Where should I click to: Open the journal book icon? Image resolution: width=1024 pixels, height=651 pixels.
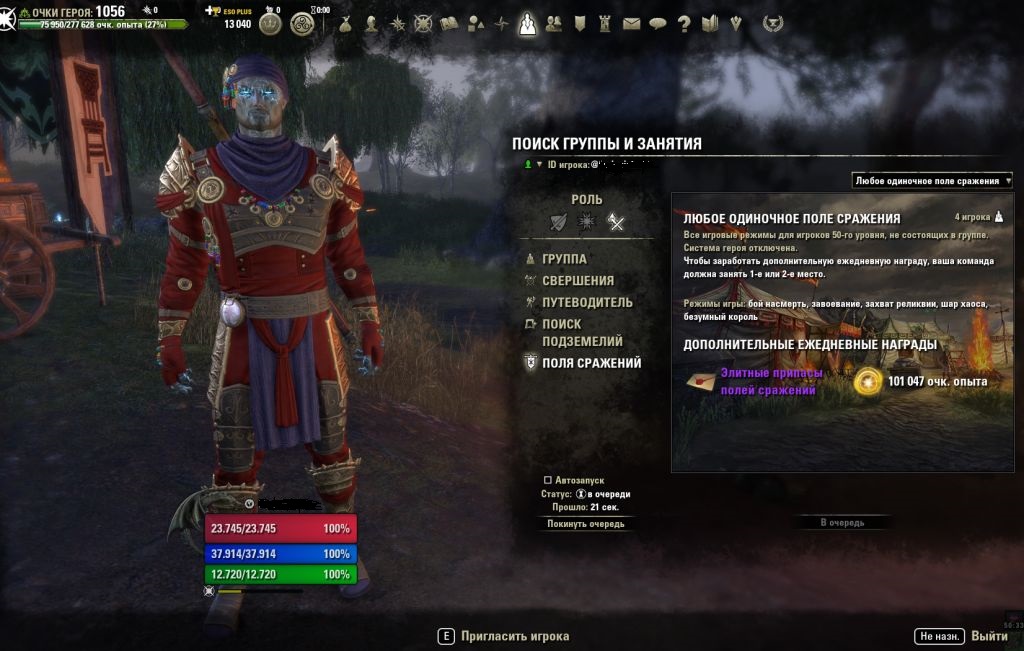(x=449, y=23)
